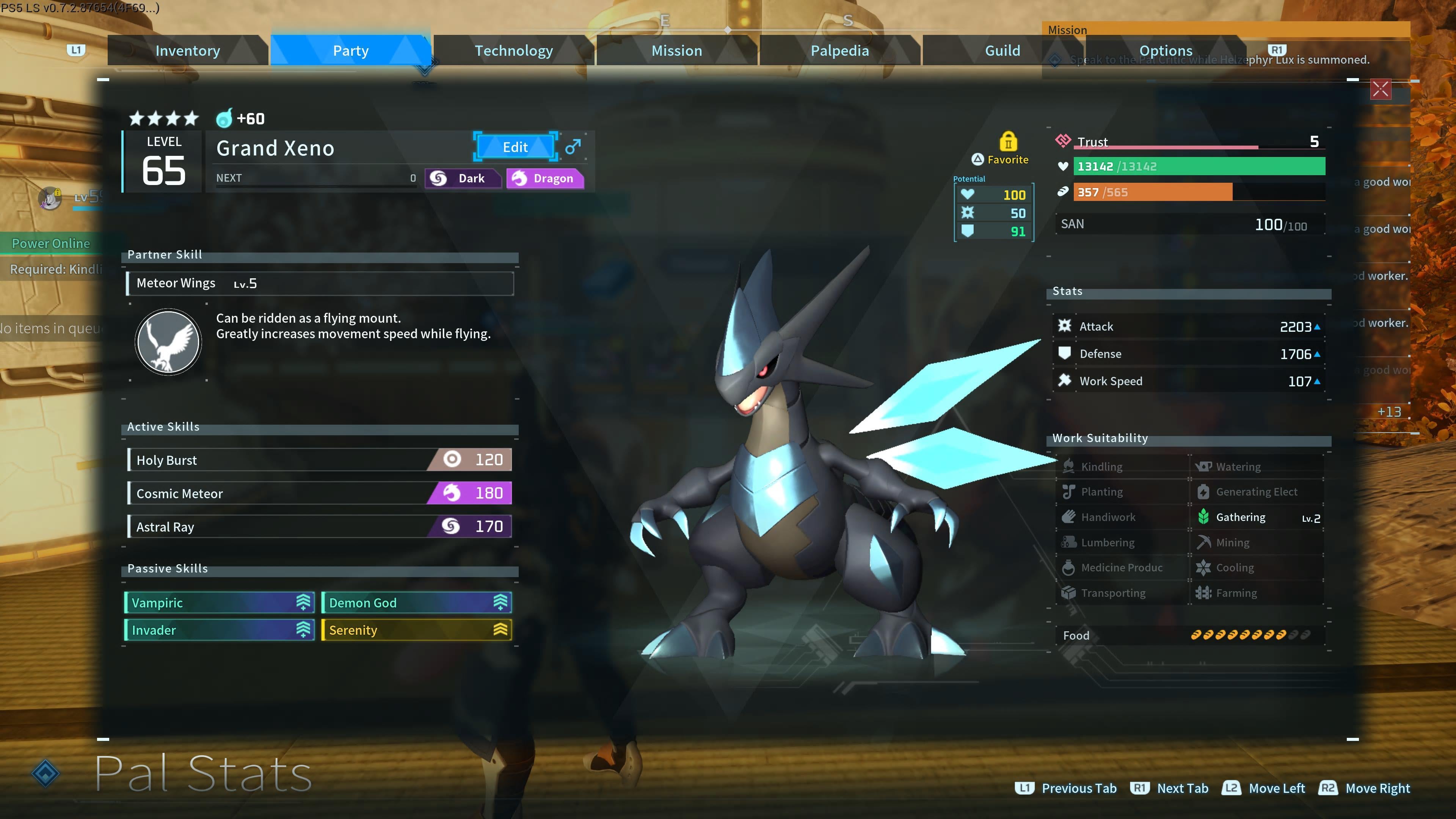Viewport: 1456px width, 819px height.
Task: Go to the Mission tab
Action: click(x=676, y=51)
